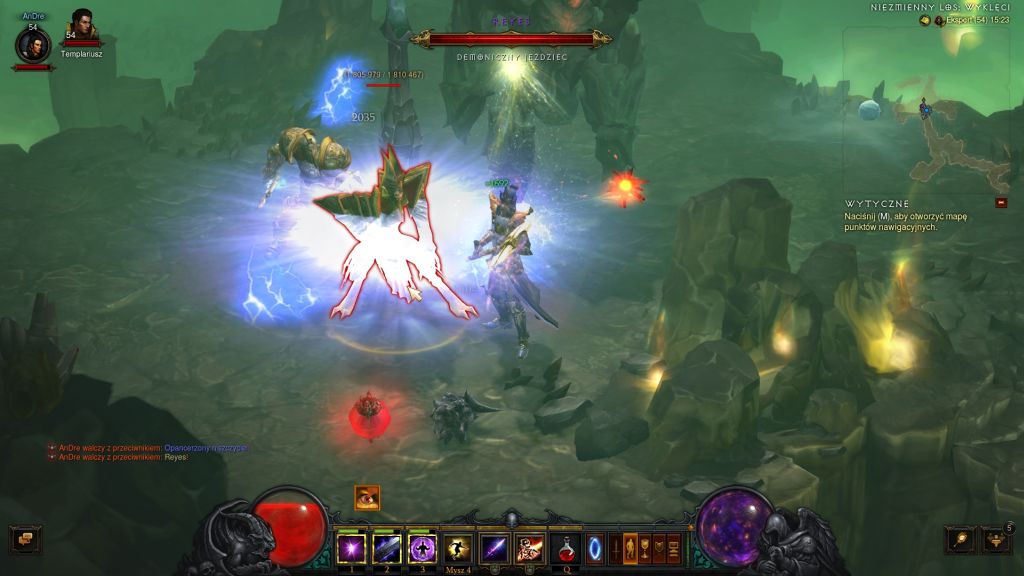Choose the right-mouse skill with the red figure

click(x=529, y=548)
